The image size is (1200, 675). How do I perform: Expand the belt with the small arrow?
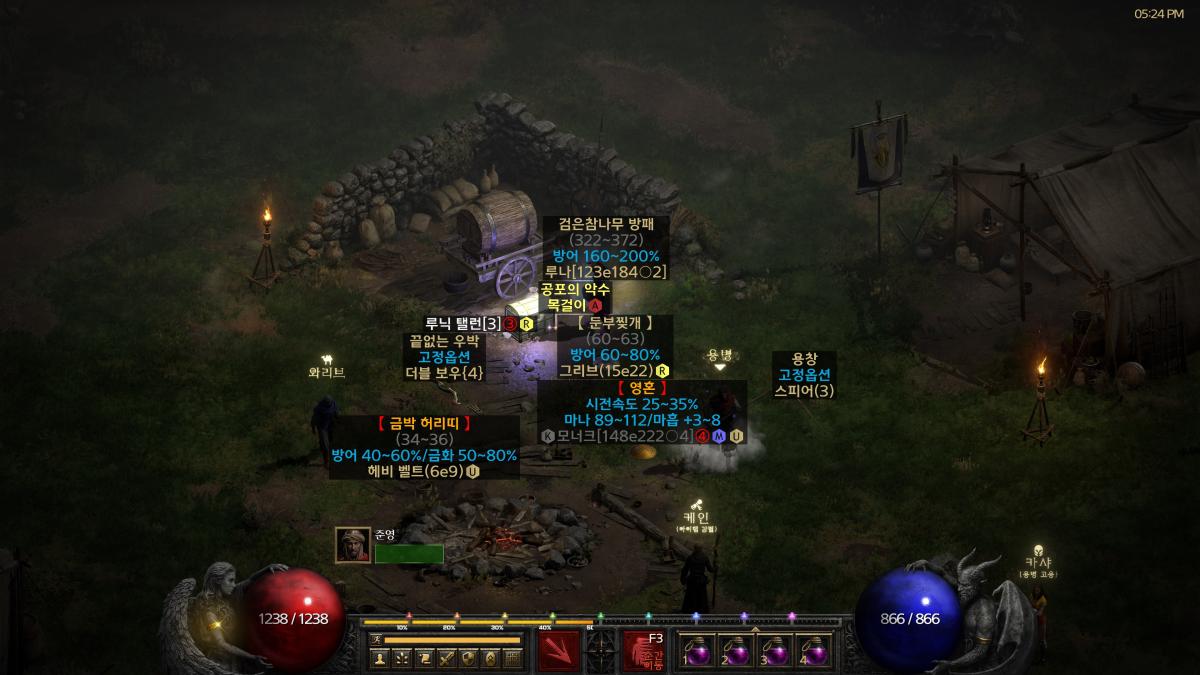click(755, 629)
